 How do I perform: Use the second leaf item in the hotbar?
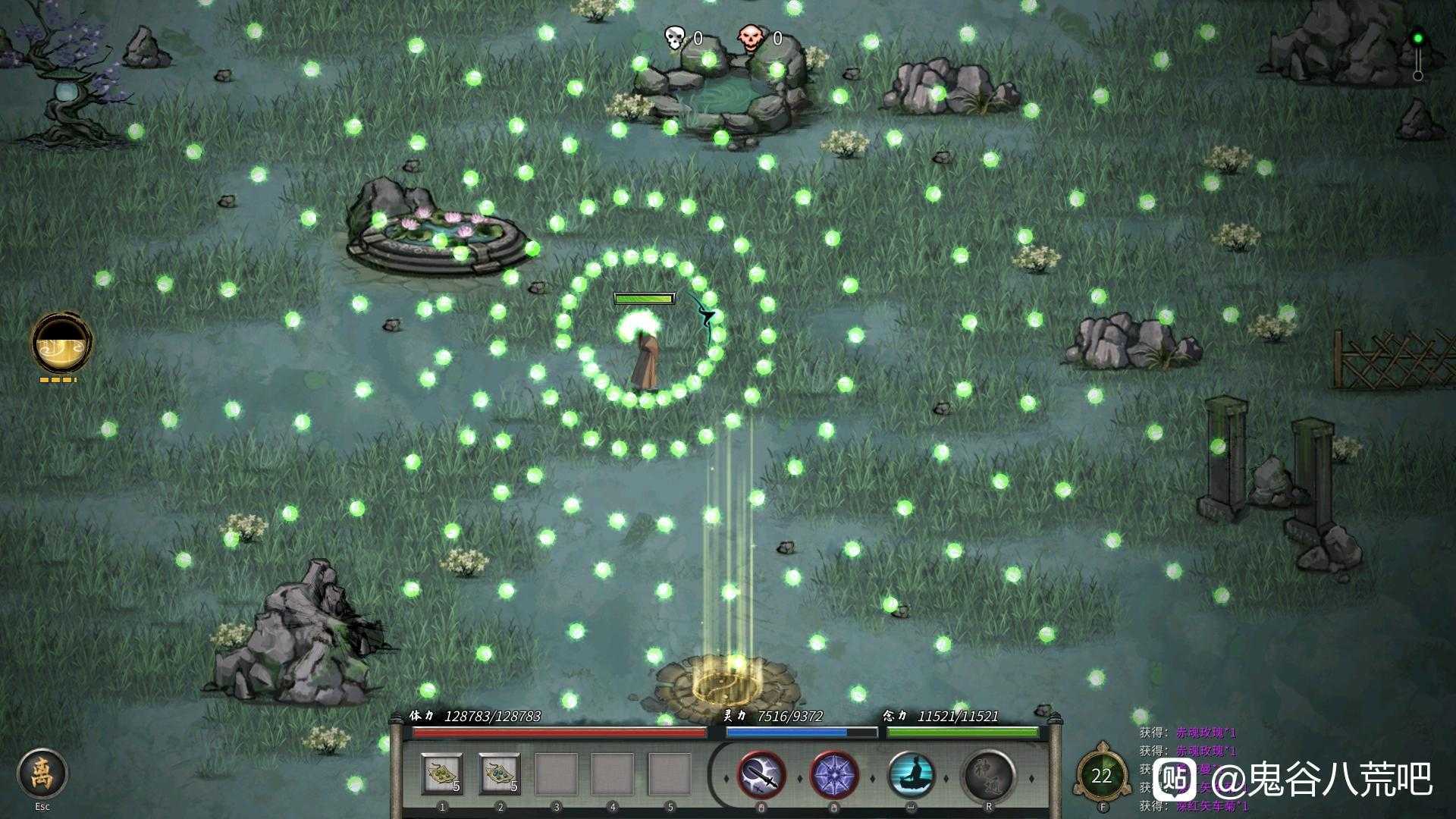pyautogui.click(x=500, y=774)
